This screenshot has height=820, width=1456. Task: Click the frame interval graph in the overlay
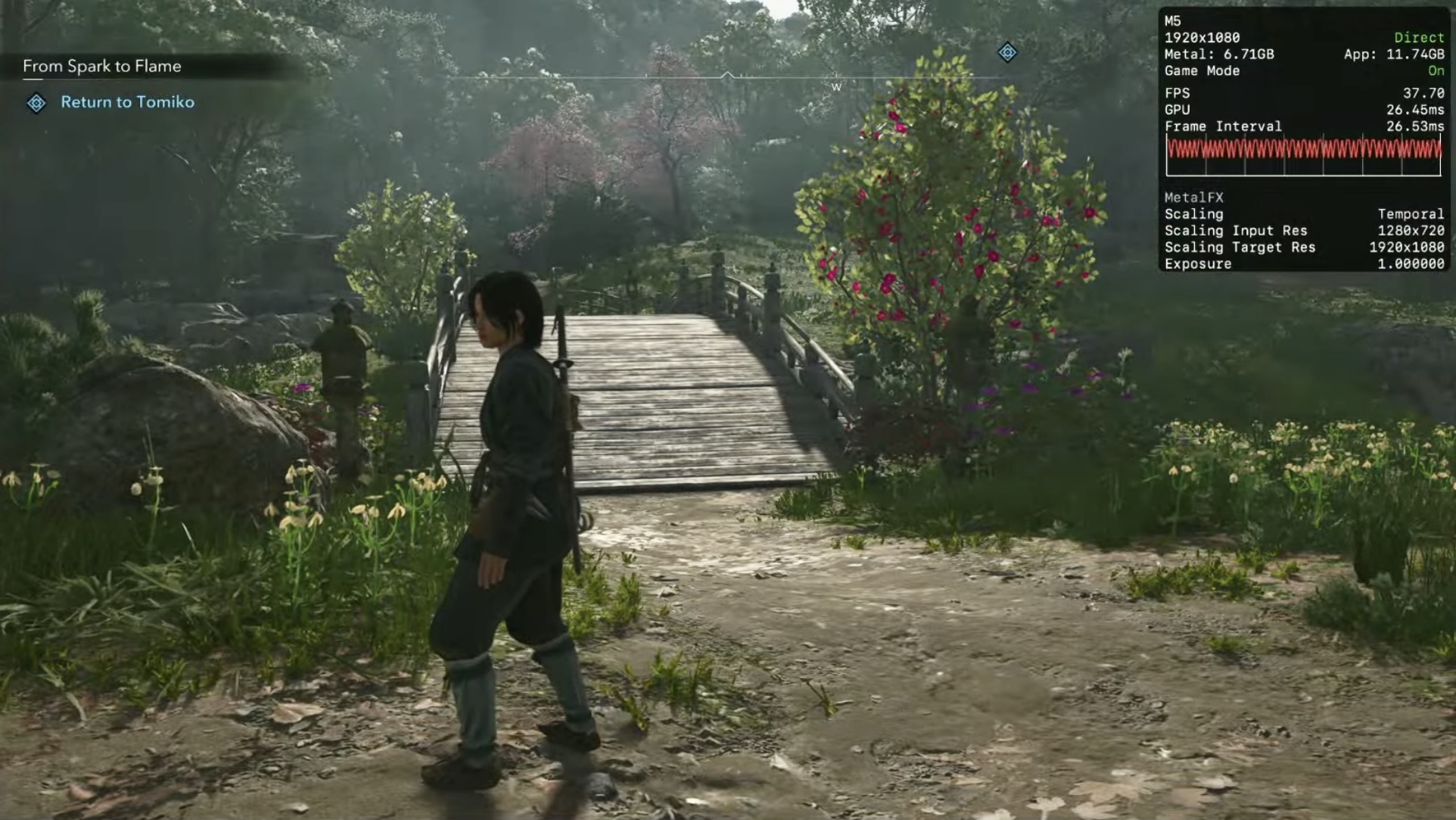click(1303, 156)
